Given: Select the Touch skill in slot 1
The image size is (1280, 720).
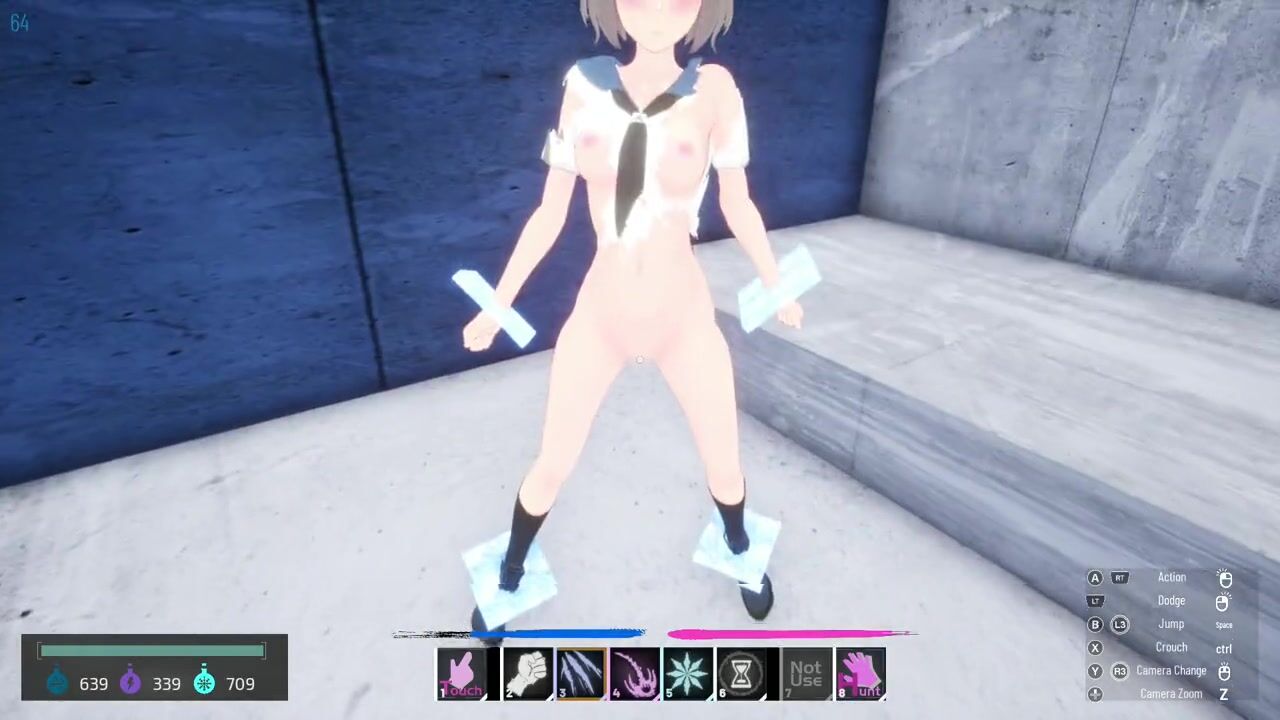Looking at the screenshot, I should coord(461,673).
